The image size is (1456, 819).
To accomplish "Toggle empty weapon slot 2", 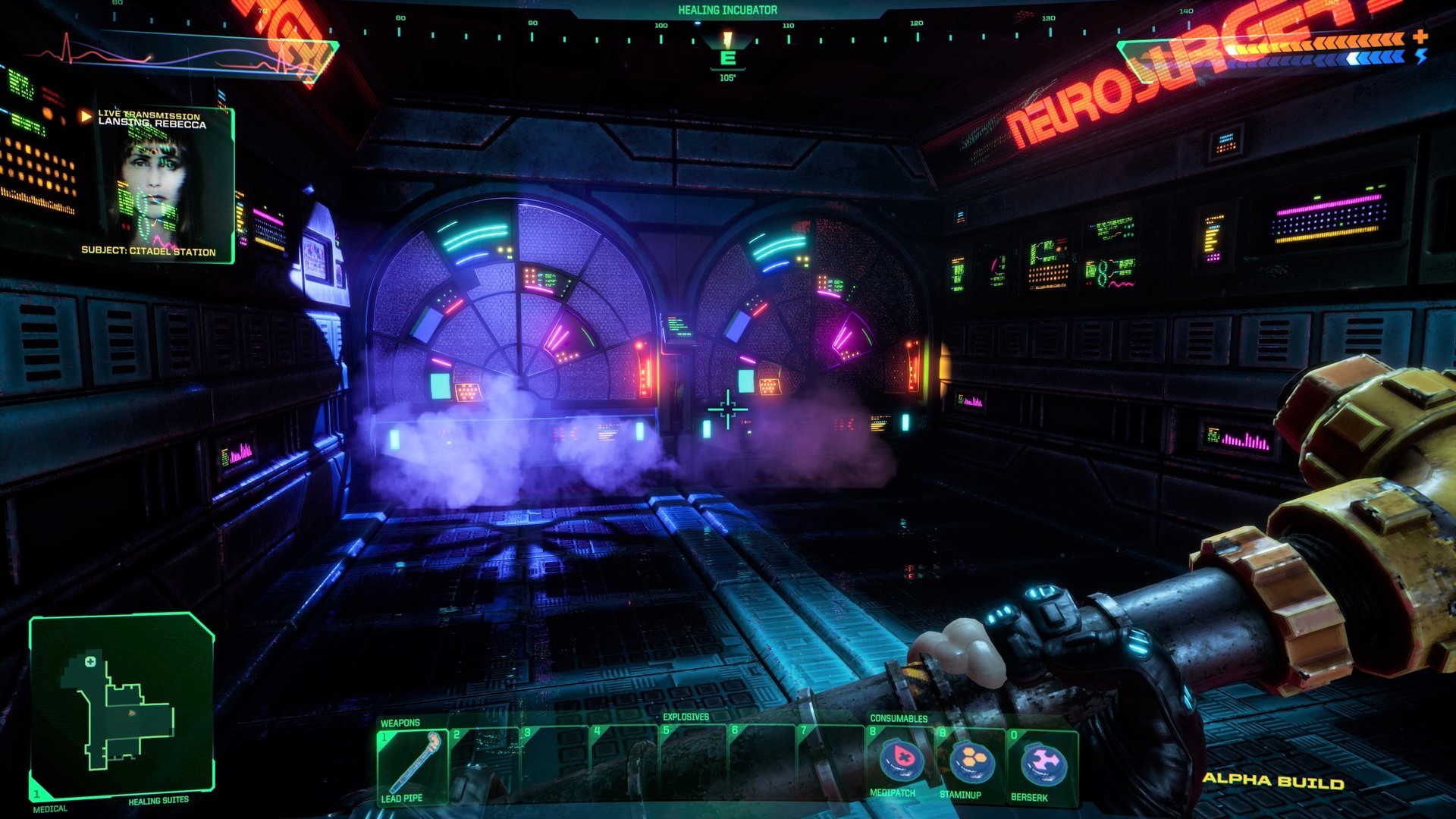I will pyautogui.click(x=485, y=758).
